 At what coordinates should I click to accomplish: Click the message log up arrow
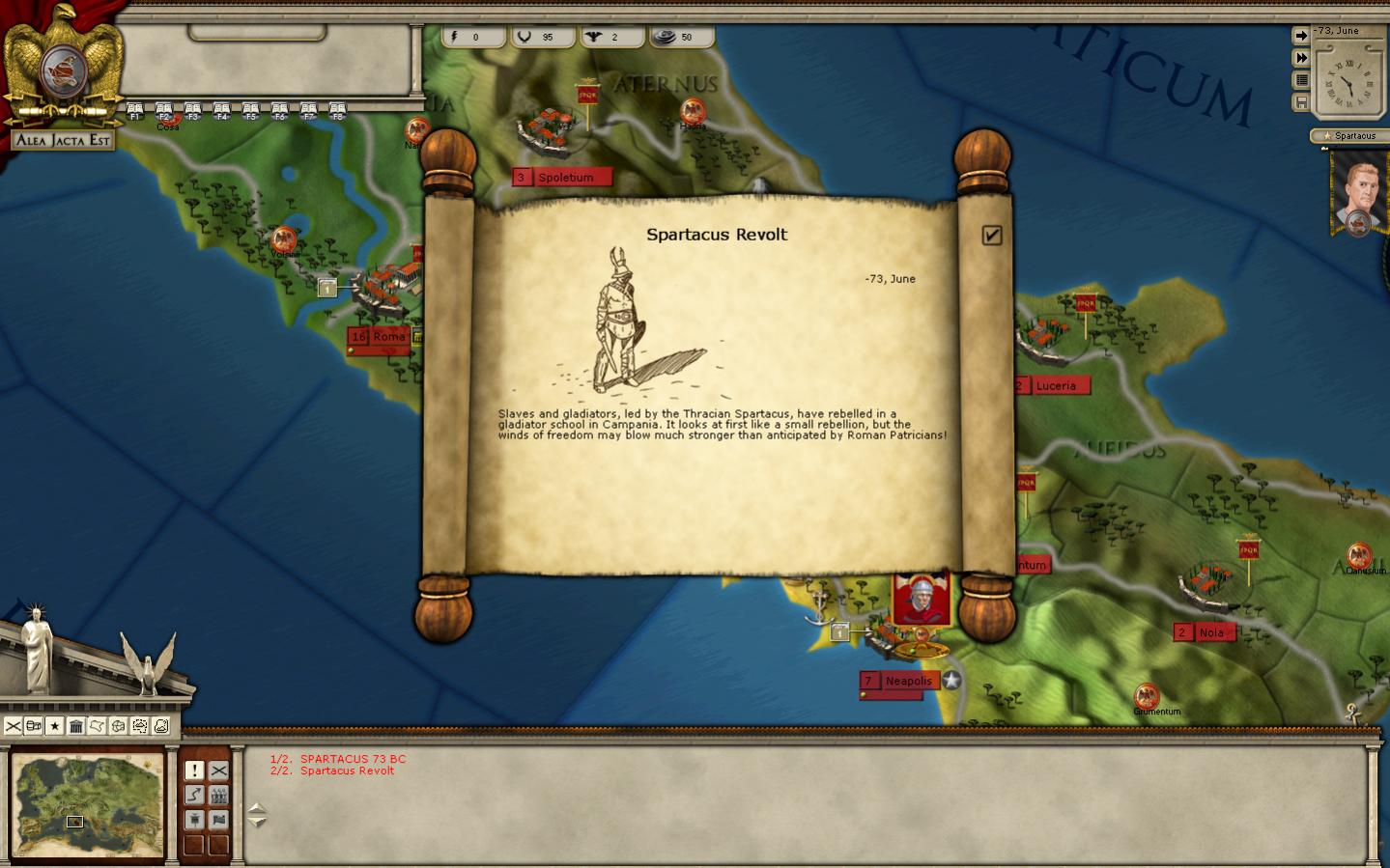(257, 808)
